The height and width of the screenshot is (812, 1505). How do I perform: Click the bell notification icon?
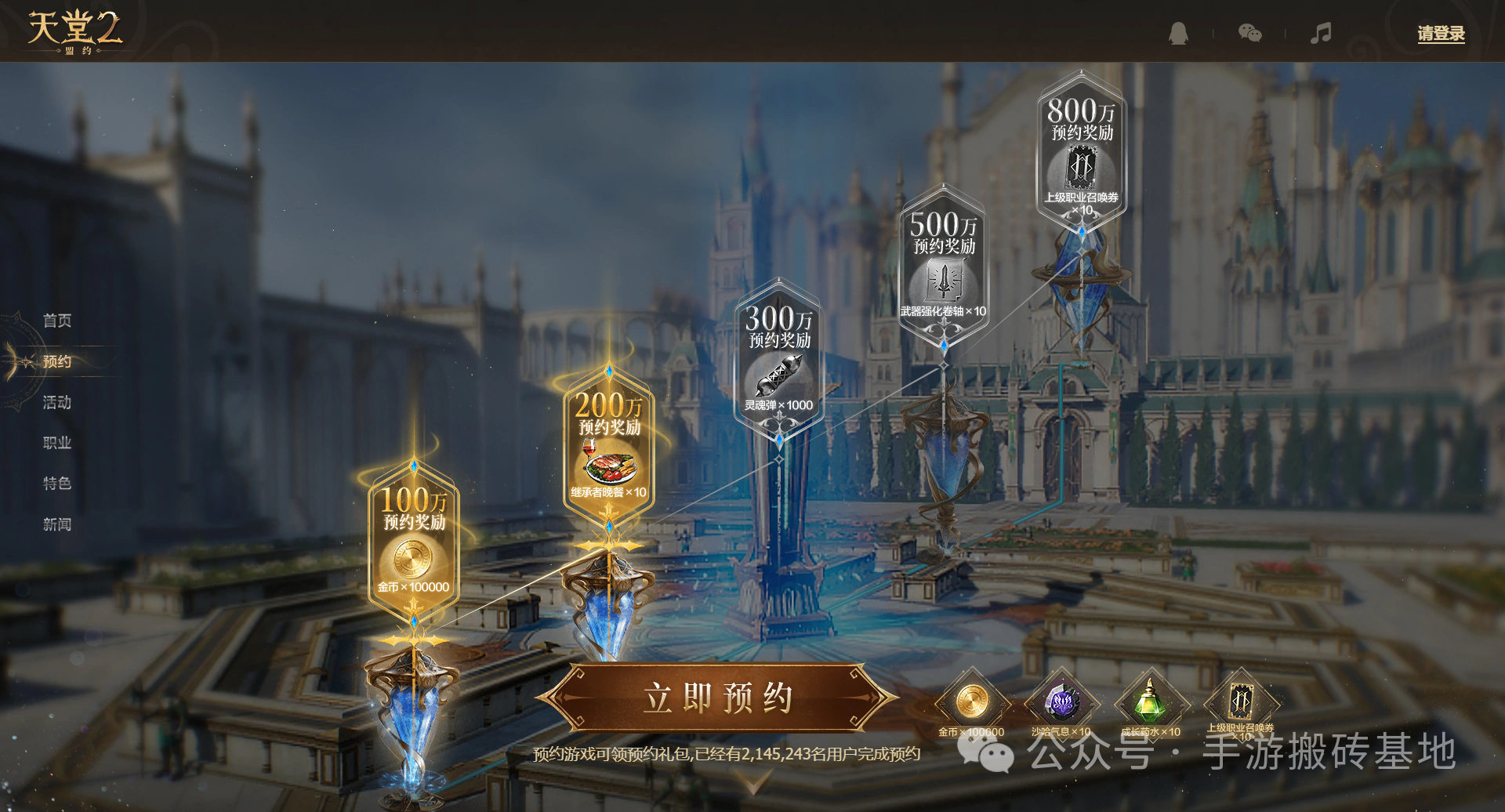(x=1177, y=34)
